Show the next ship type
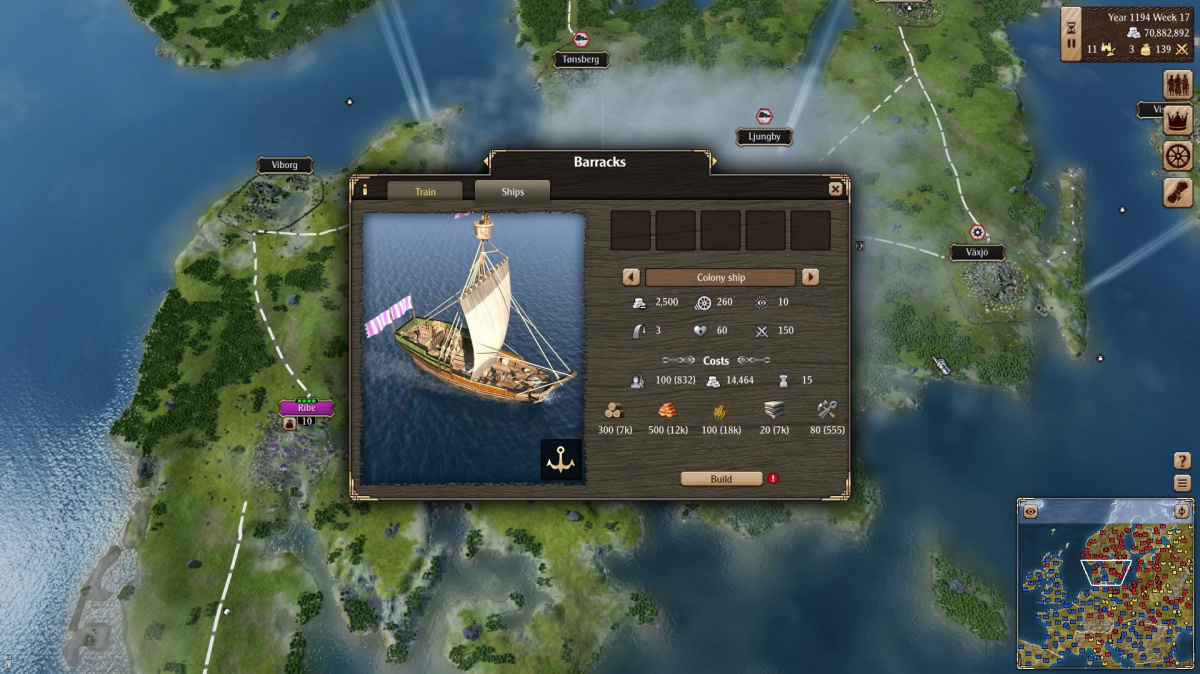The width and height of the screenshot is (1200, 674). click(x=810, y=277)
